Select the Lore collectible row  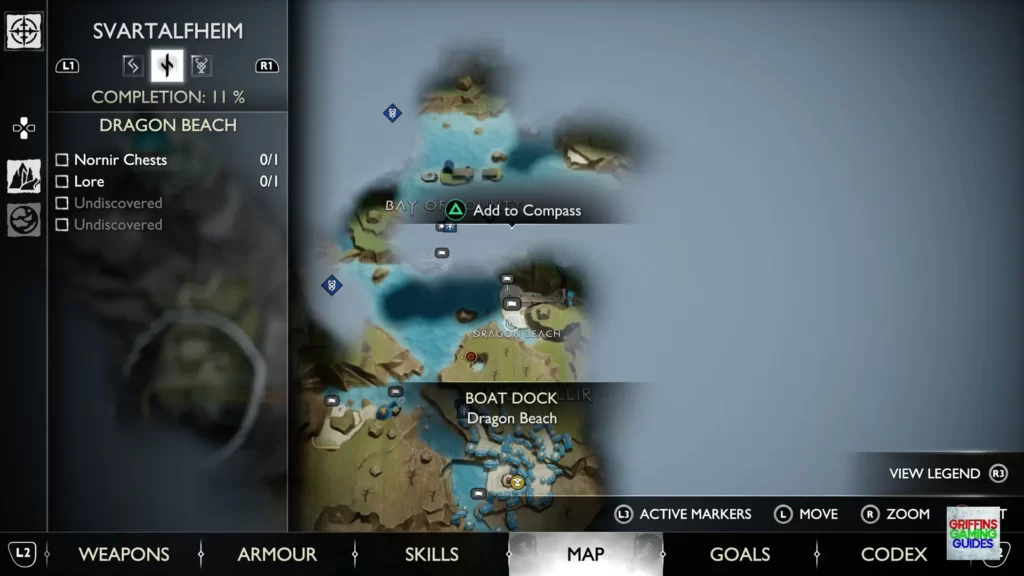166,182
